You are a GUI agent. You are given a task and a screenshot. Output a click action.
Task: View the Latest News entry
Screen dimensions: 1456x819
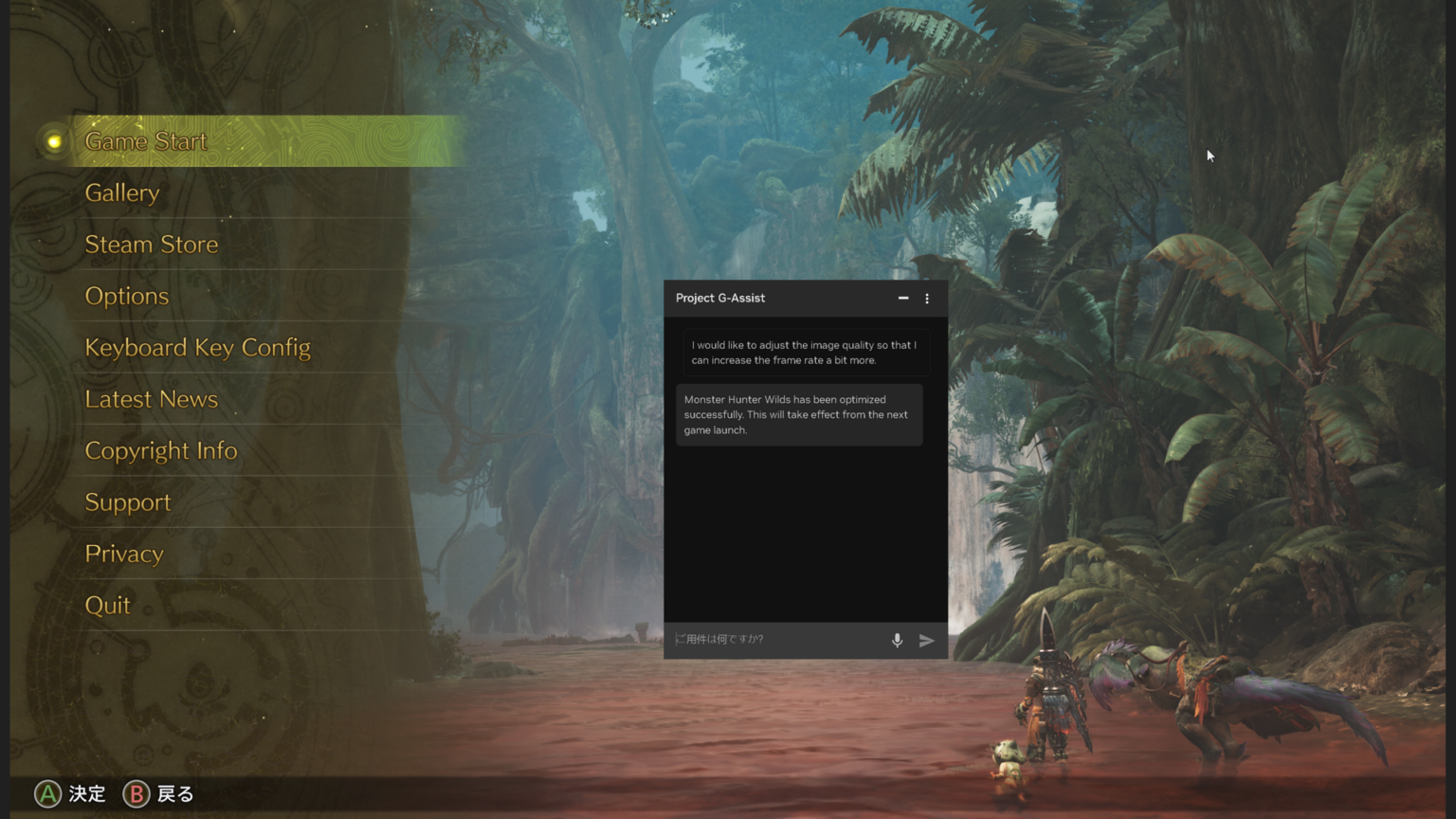point(152,398)
